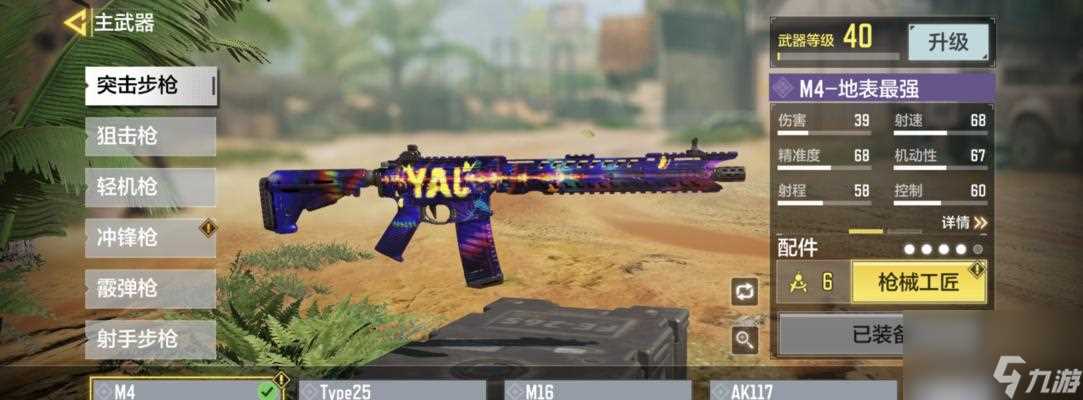Image resolution: width=1083 pixels, height=400 pixels.
Task: Open the 枪械工匠 gunsmith
Action: tap(918, 282)
